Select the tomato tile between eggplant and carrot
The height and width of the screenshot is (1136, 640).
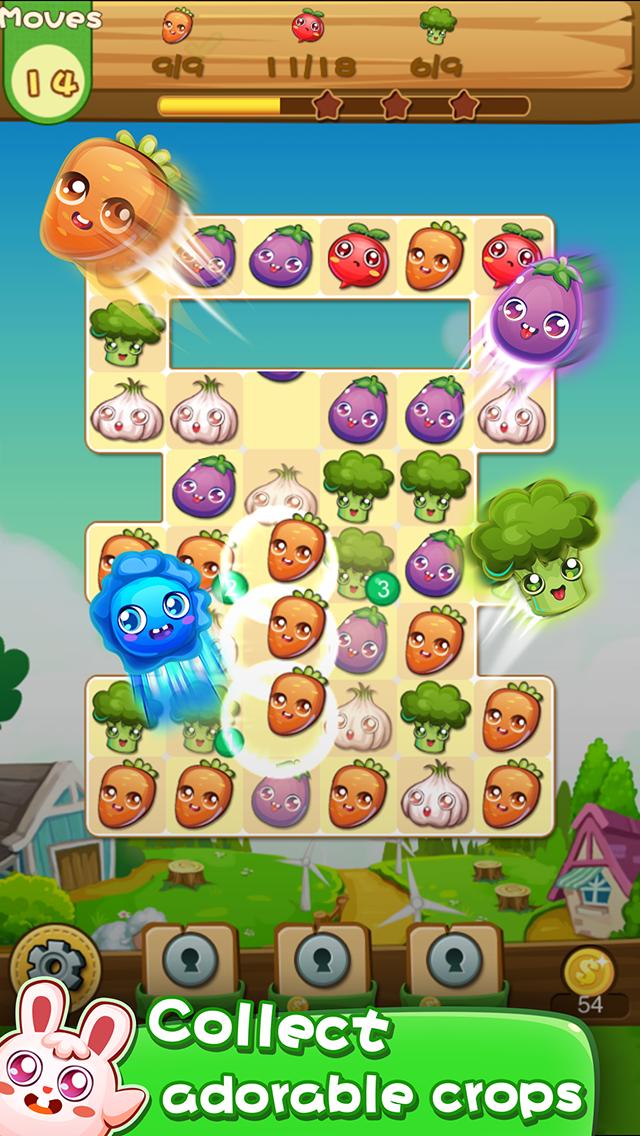point(359,254)
